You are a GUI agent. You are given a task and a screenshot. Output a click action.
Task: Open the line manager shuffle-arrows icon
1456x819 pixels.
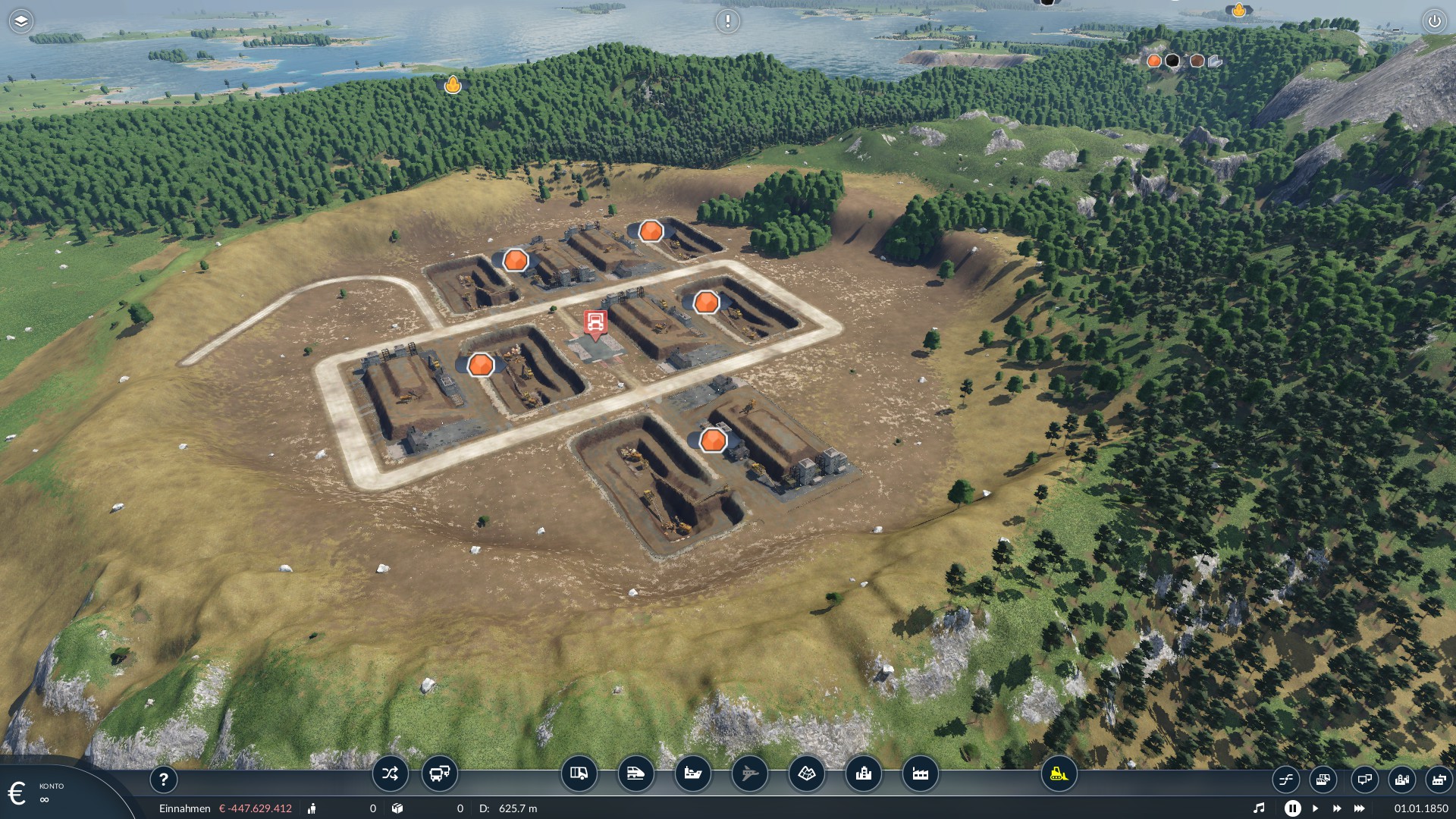390,773
